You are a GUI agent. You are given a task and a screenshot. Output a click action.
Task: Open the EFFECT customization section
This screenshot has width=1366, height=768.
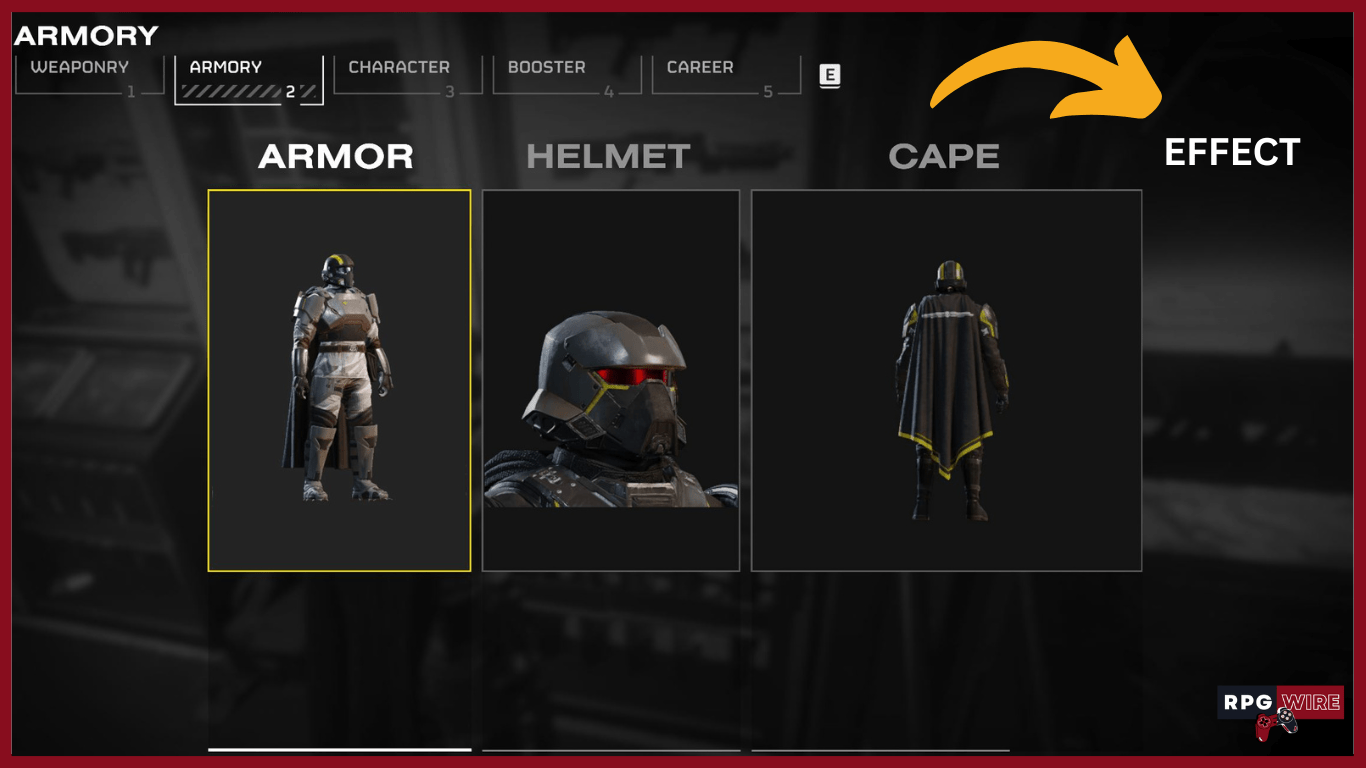[x=1232, y=154]
